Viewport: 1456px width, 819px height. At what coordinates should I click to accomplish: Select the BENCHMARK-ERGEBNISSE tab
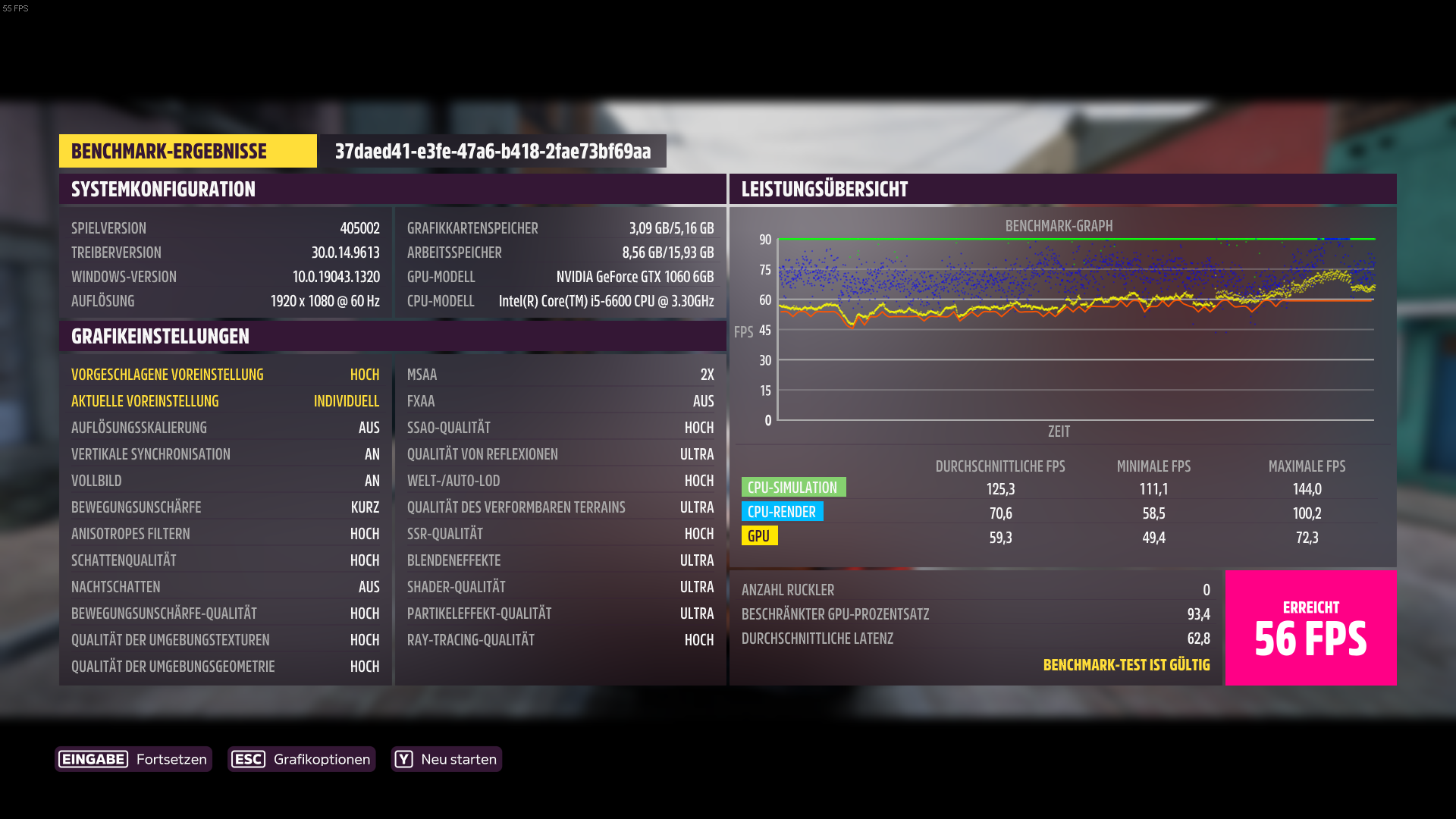click(187, 151)
